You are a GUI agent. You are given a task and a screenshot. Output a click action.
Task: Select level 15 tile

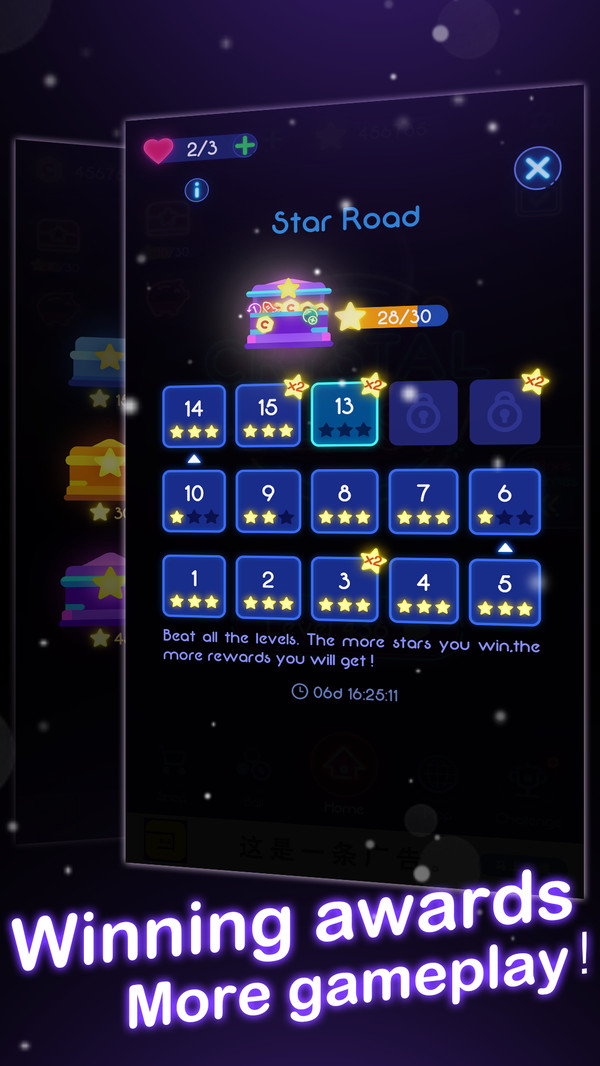pos(268,416)
